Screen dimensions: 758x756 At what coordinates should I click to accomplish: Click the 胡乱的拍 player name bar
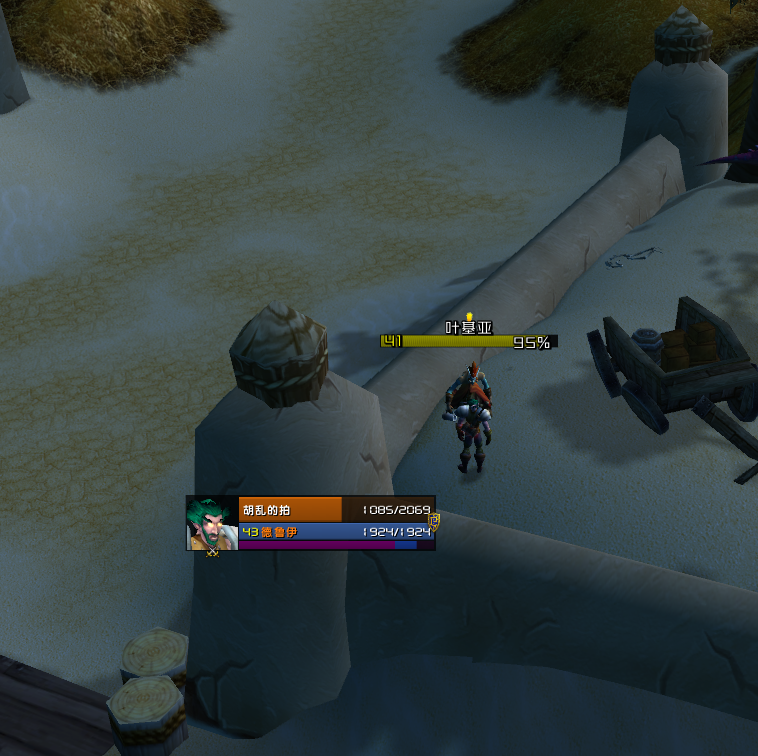[x=290, y=509]
